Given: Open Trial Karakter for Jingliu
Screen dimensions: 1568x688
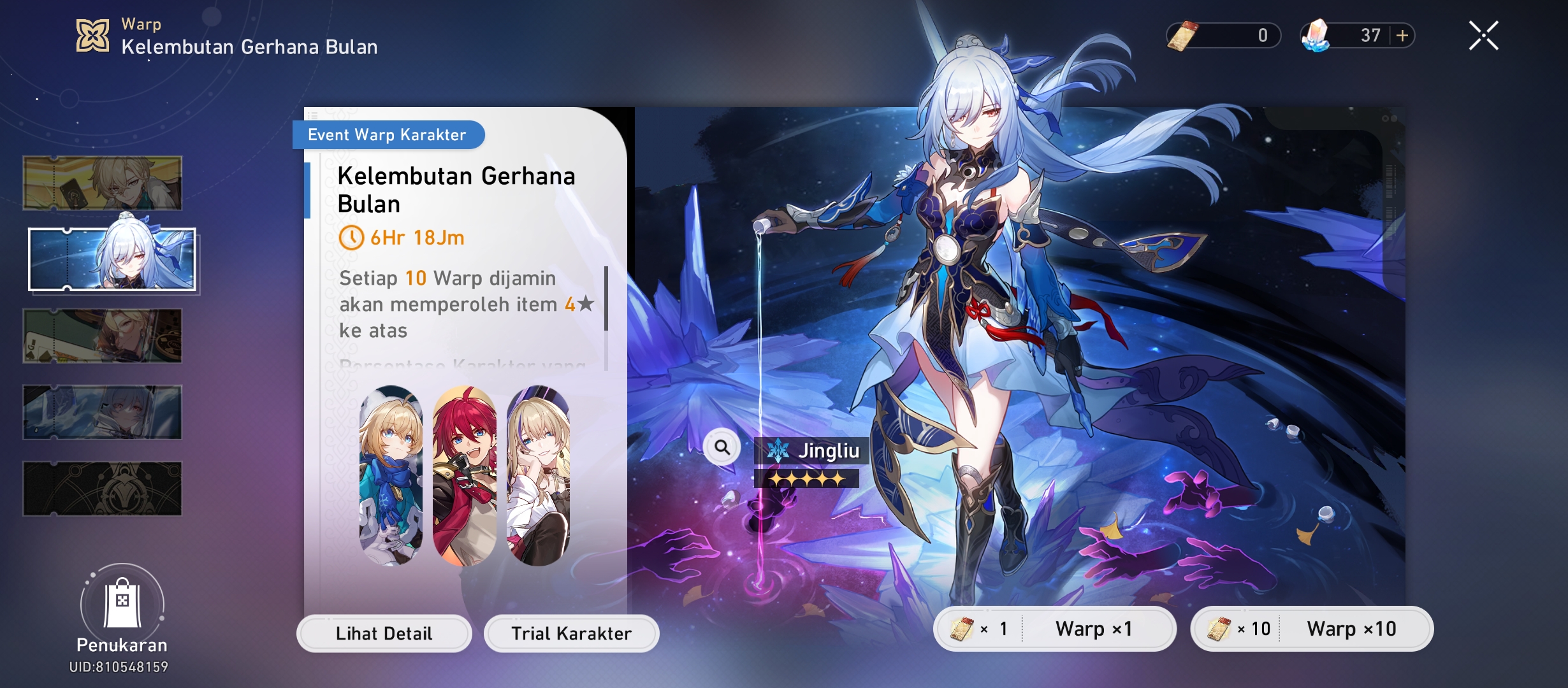Looking at the screenshot, I should coord(570,633).
